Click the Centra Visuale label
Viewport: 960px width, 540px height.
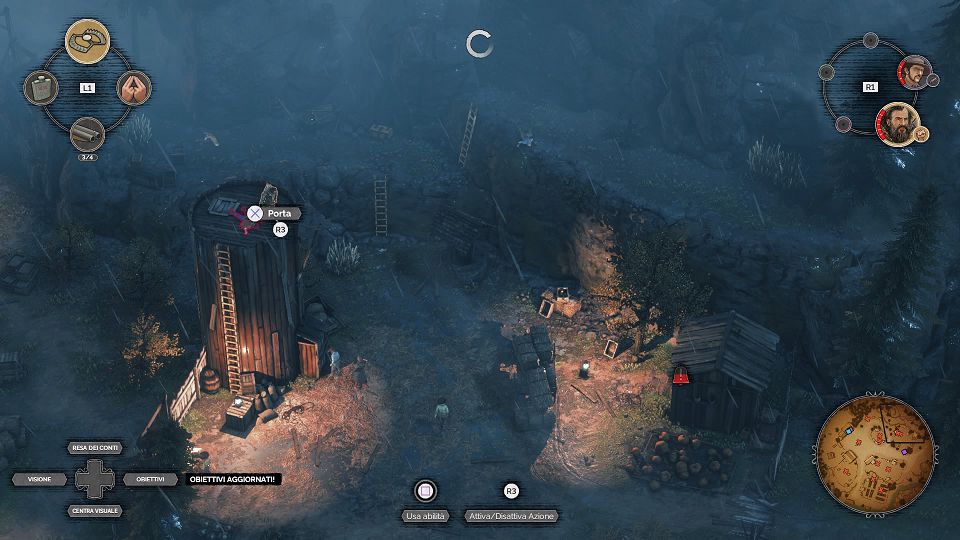tap(95, 511)
